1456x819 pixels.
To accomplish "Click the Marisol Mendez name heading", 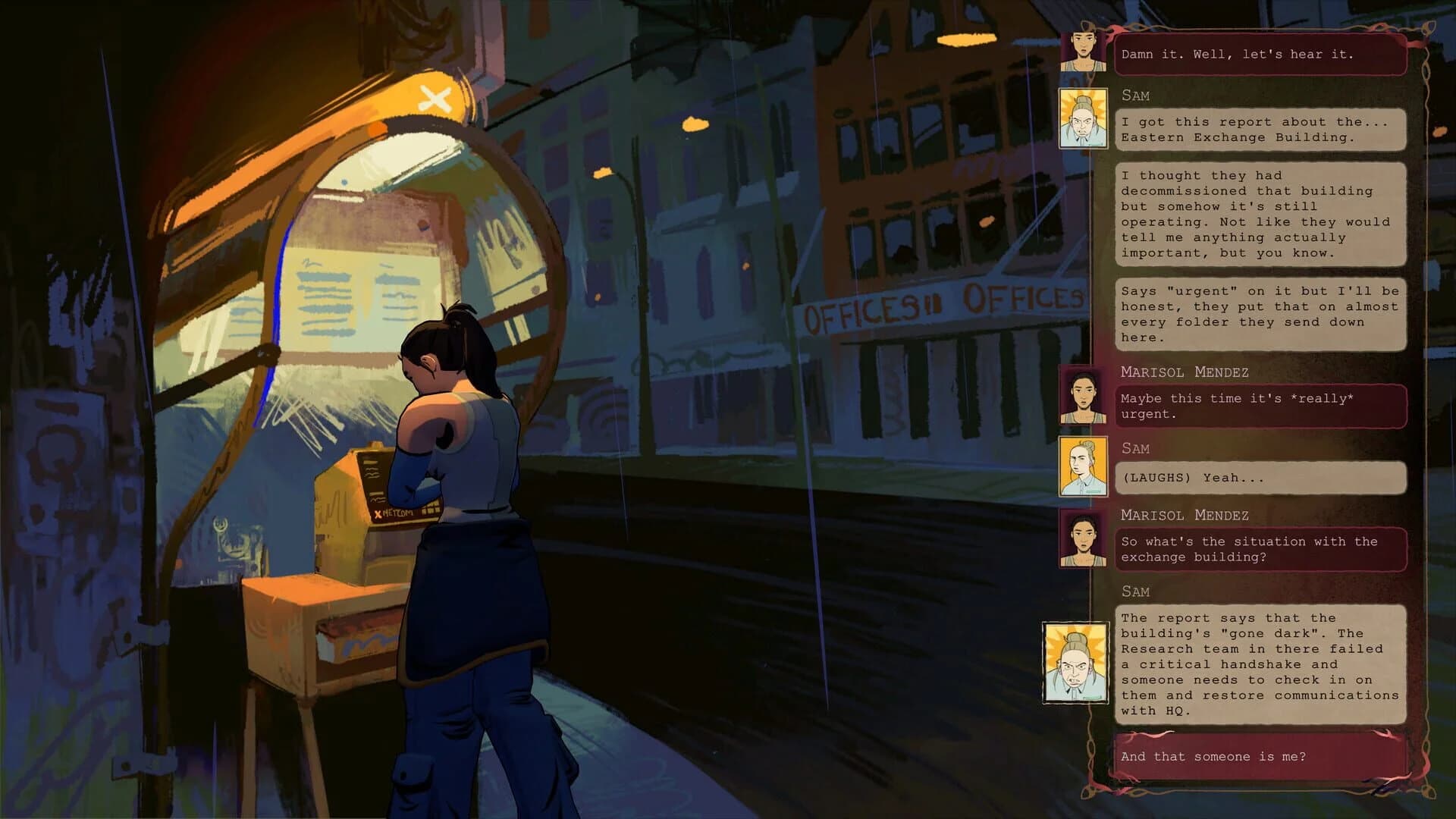I will click(1185, 372).
